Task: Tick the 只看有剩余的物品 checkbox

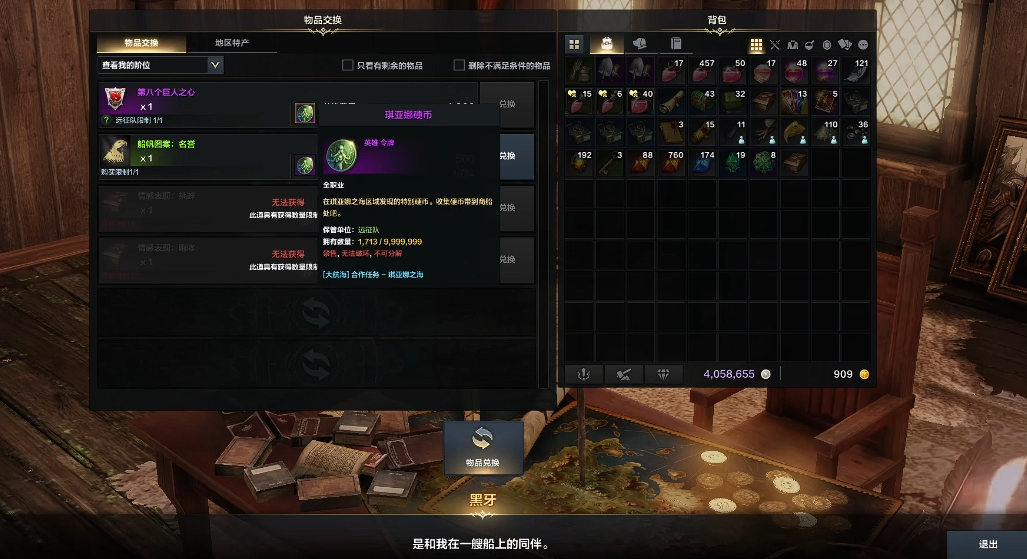Action: (x=348, y=66)
